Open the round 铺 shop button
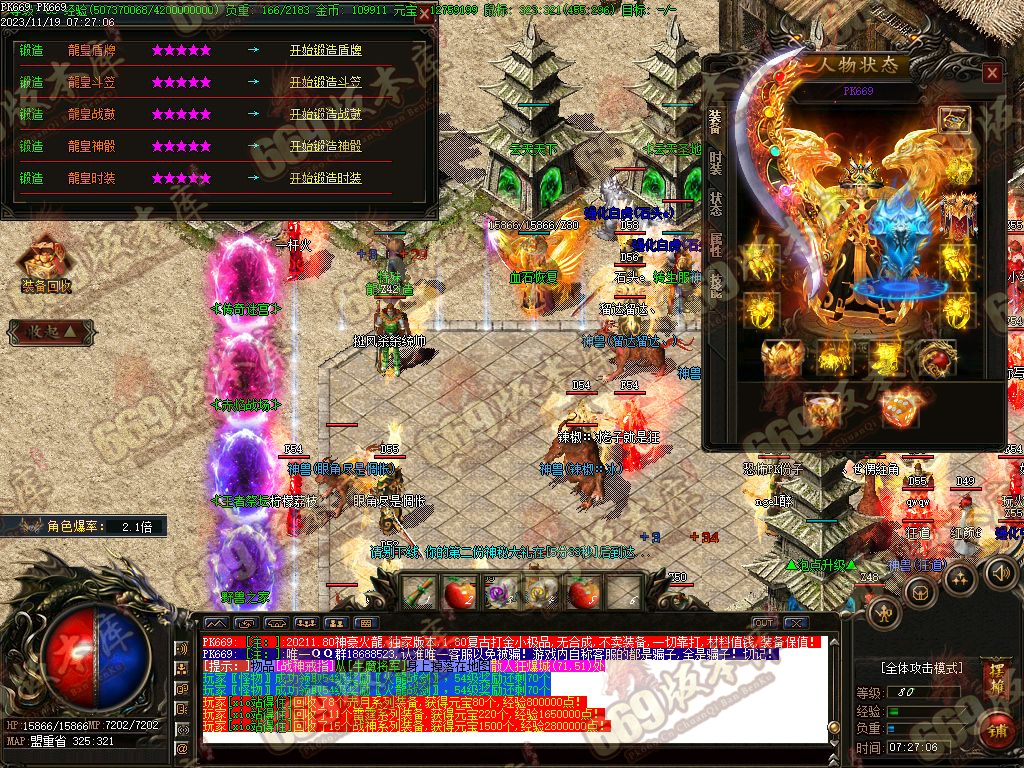Image resolution: width=1024 pixels, height=768 pixels. [x=996, y=729]
